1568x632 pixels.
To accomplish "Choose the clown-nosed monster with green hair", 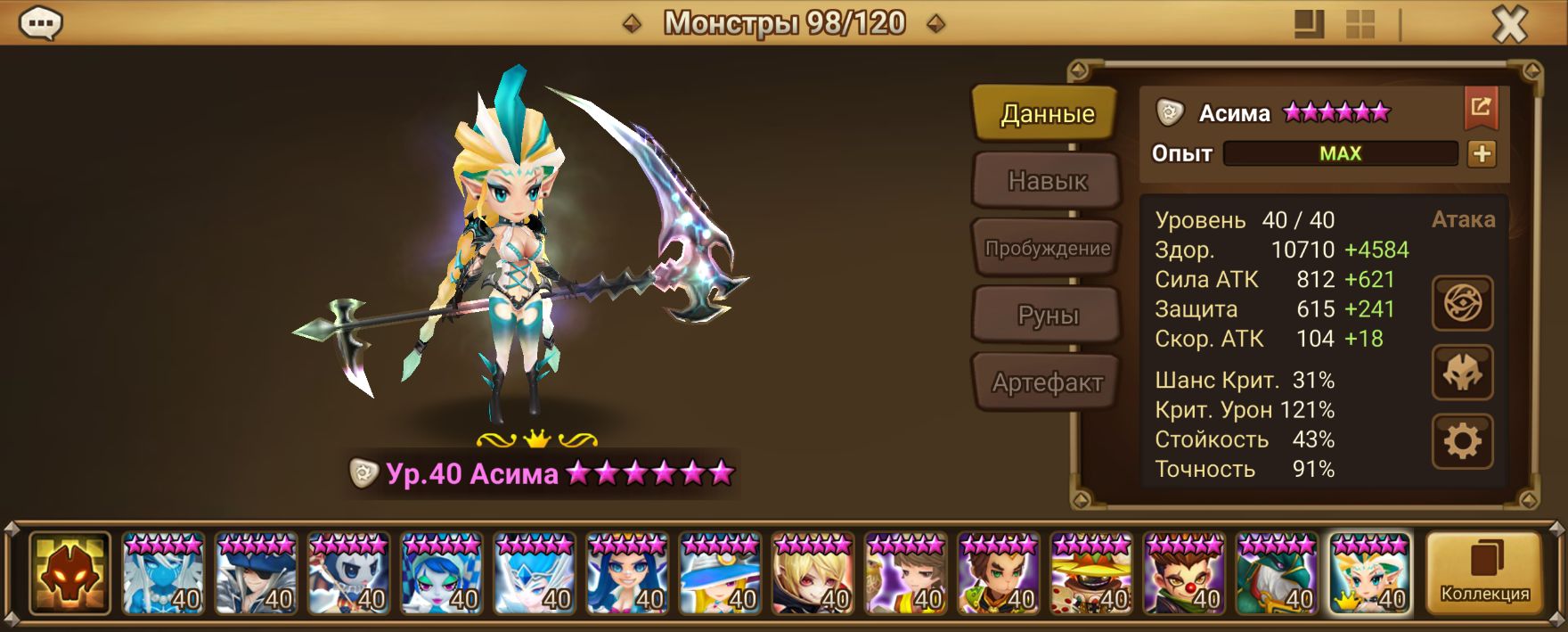I will click(x=1184, y=573).
